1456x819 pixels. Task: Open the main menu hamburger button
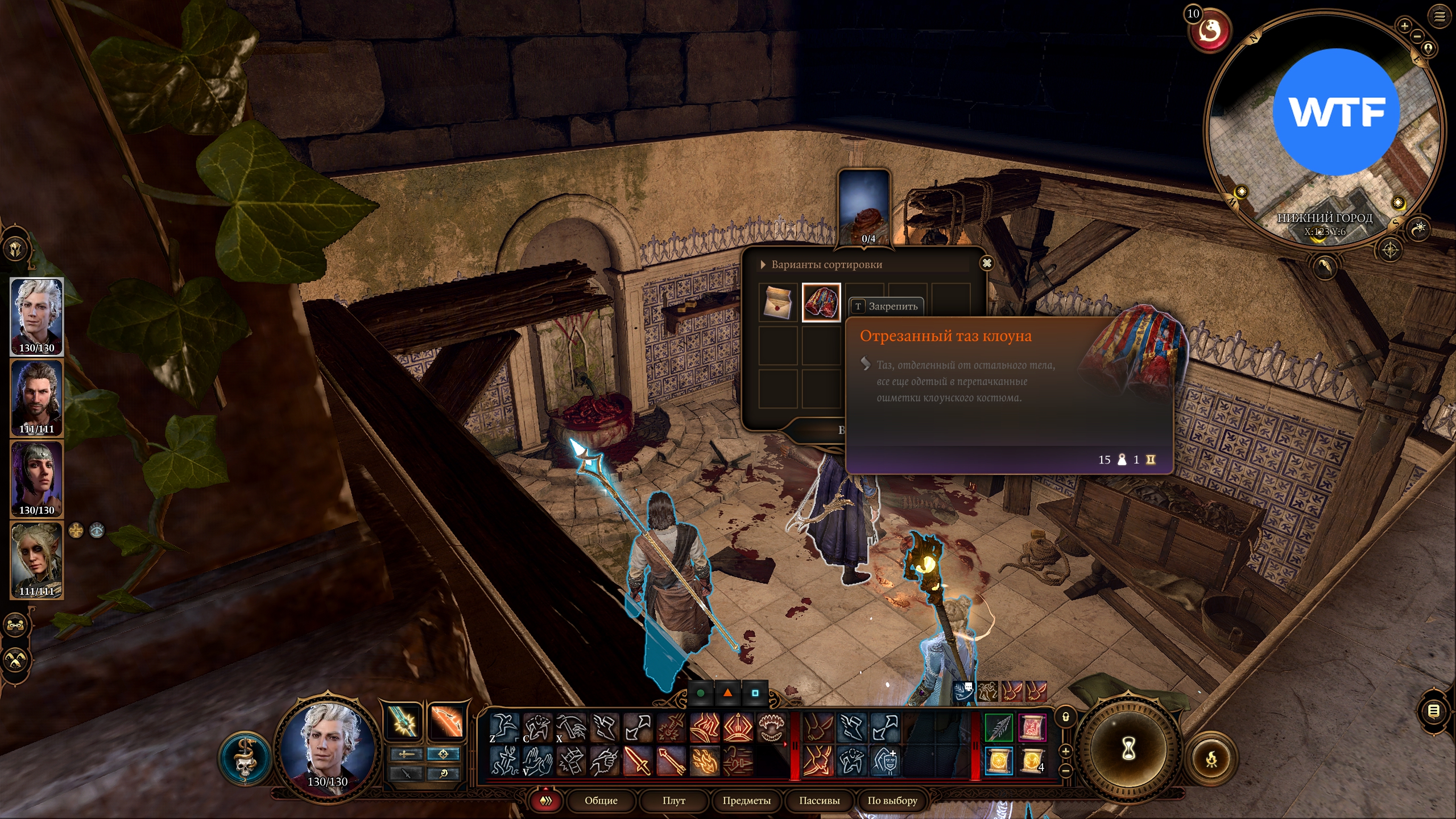tap(1440, 16)
